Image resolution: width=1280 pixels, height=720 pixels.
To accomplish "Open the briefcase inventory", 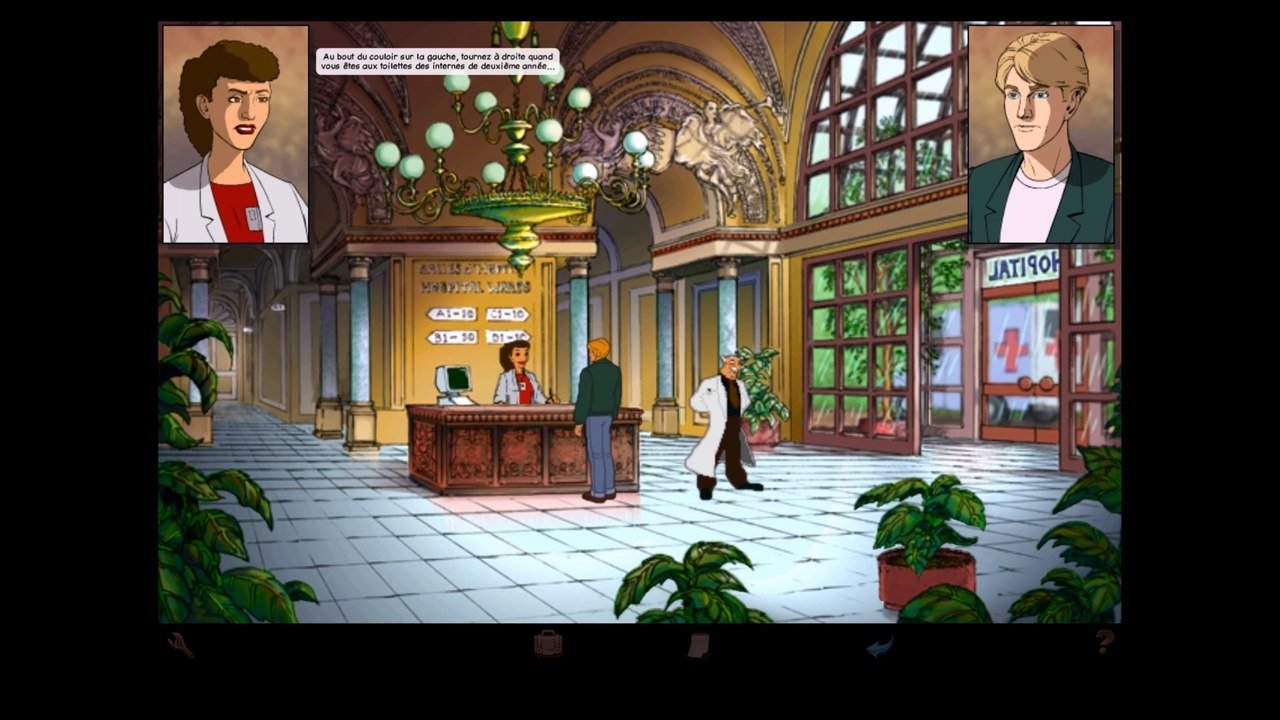I will [x=547, y=643].
